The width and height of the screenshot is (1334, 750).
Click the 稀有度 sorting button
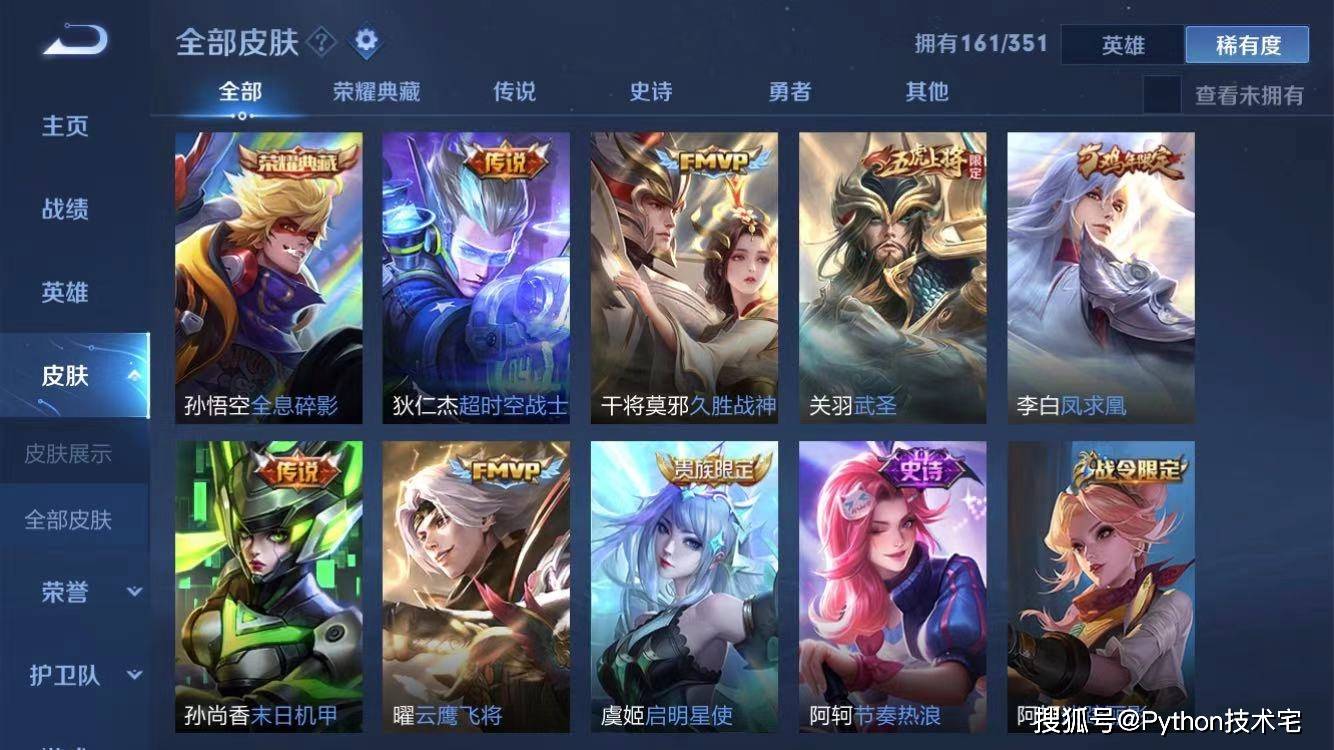(1246, 44)
